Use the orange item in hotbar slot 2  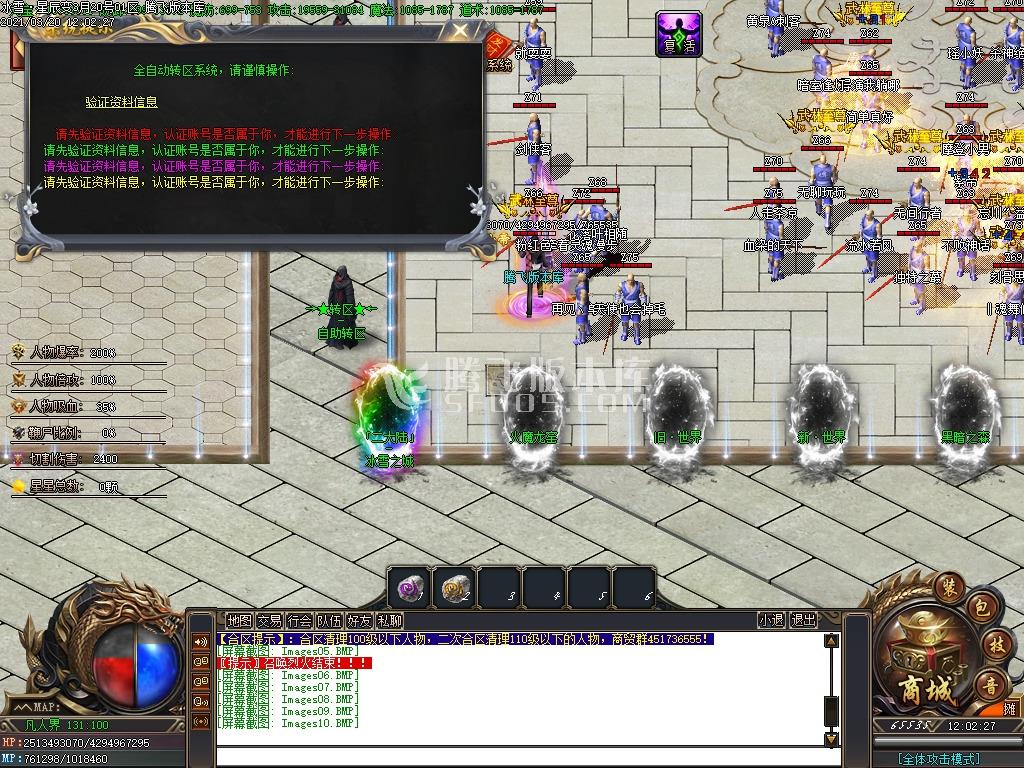click(455, 587)
